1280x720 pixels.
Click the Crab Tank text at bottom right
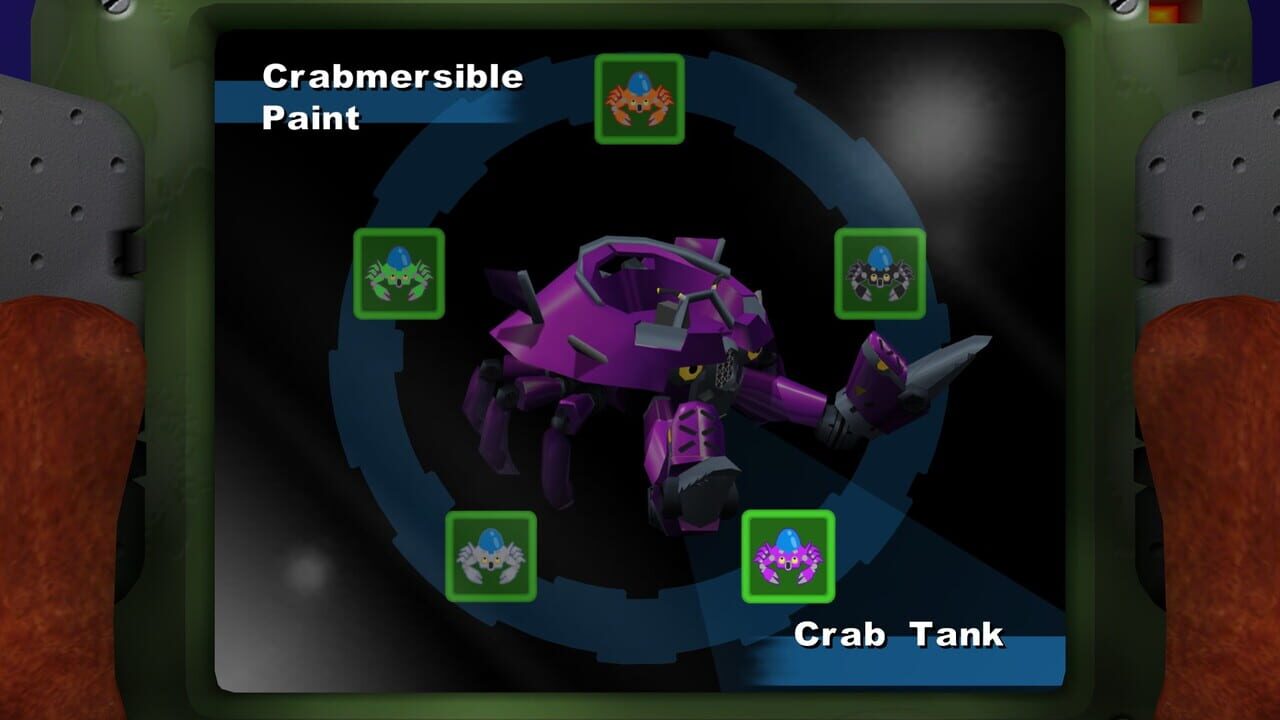click(x=899, y=632)
